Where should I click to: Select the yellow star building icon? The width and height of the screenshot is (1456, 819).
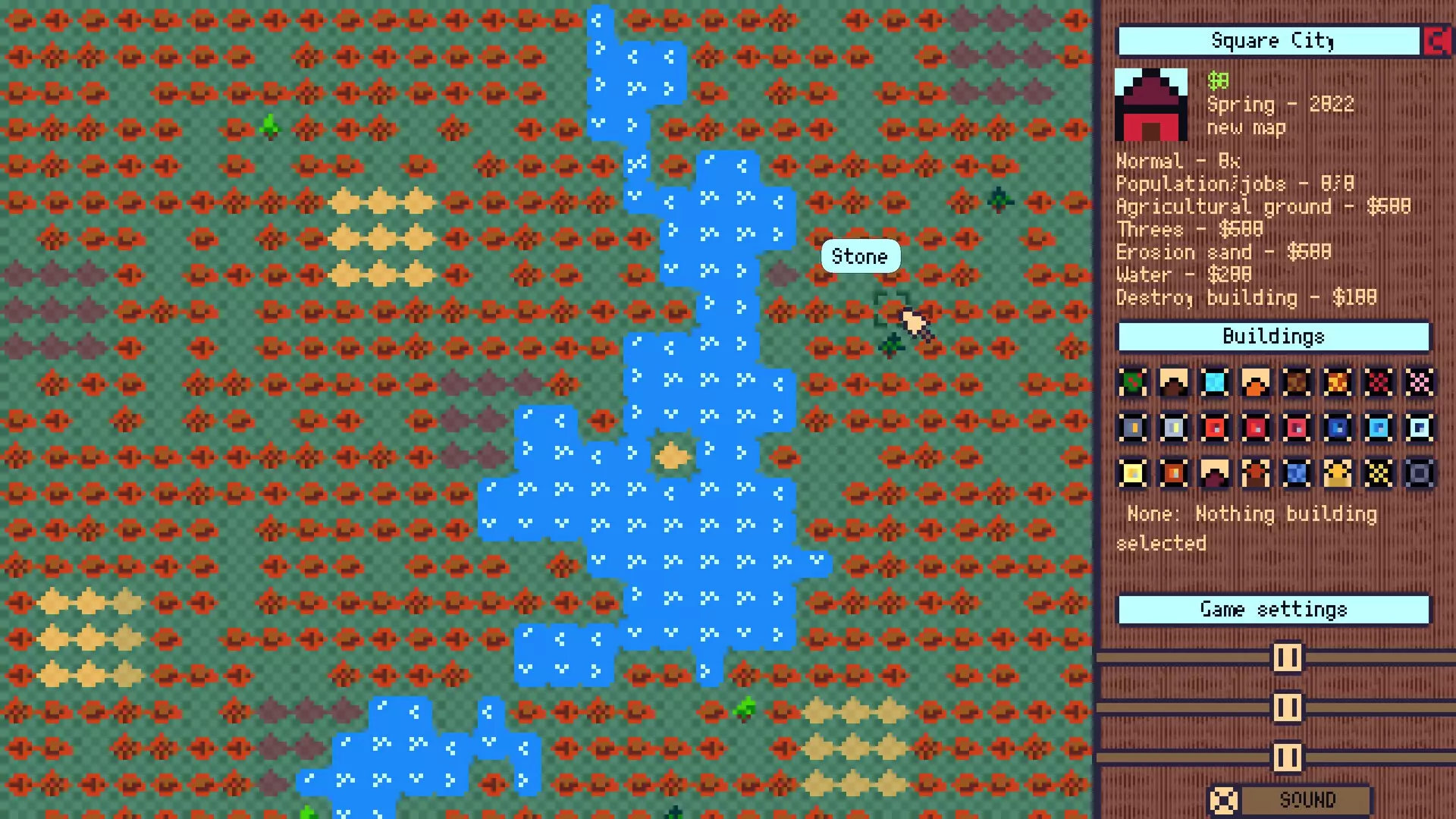[x=1378, y=472]
